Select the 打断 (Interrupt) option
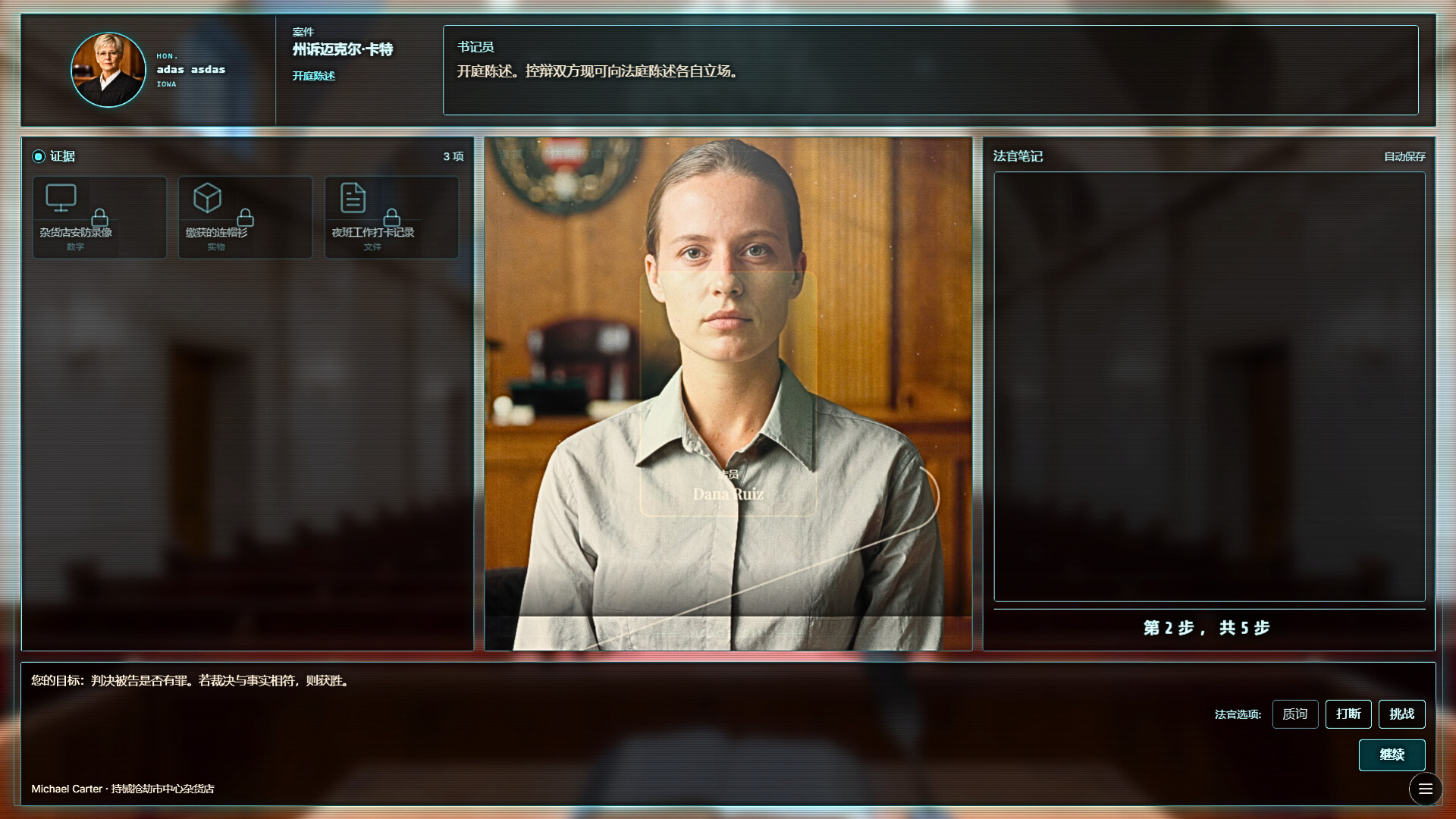Image resolution: width=1456 pixels, height=819 pixels. [1348, 714]
